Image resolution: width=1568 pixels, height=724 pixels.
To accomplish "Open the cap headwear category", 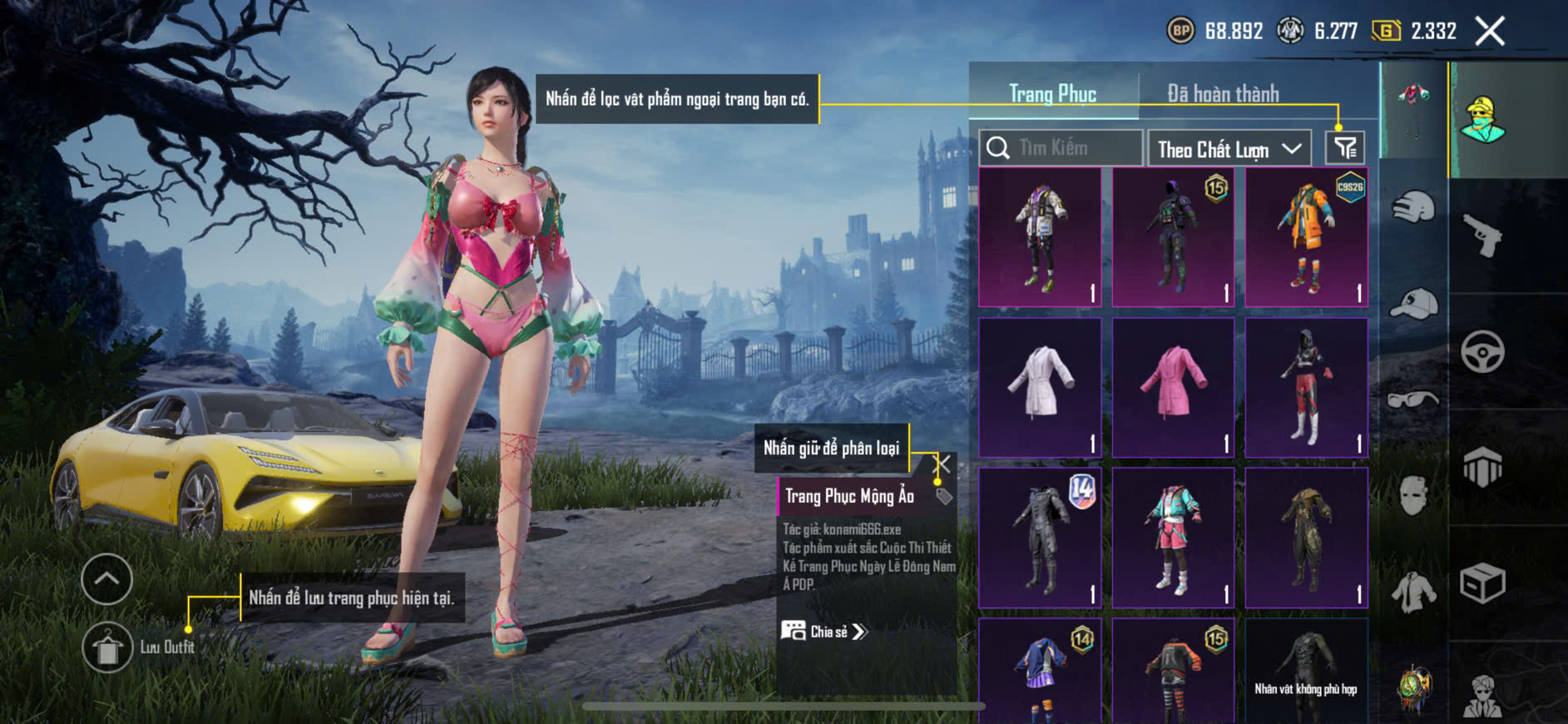I will [x=1412, y=303].
